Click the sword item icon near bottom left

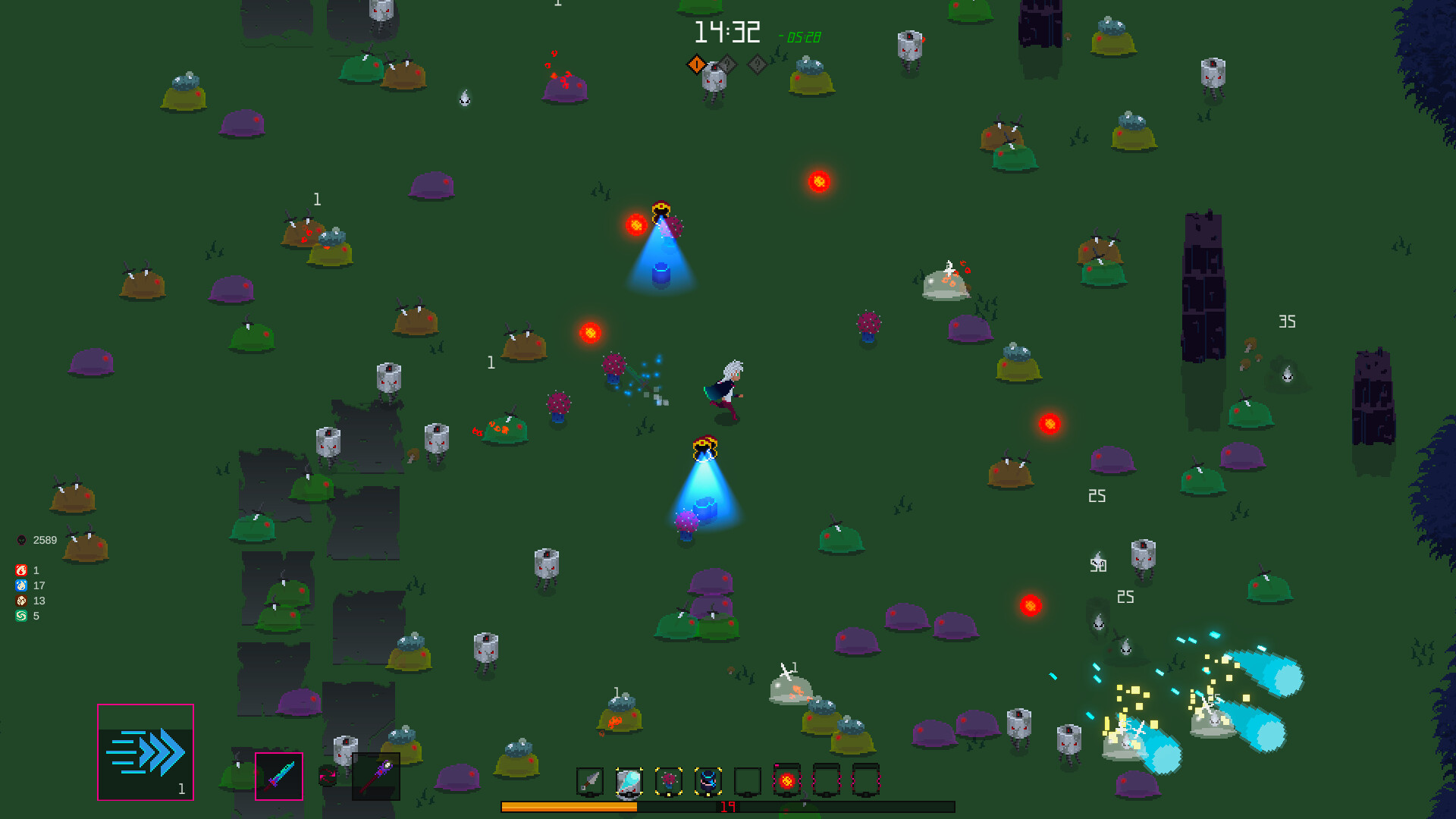pos(278,776)
